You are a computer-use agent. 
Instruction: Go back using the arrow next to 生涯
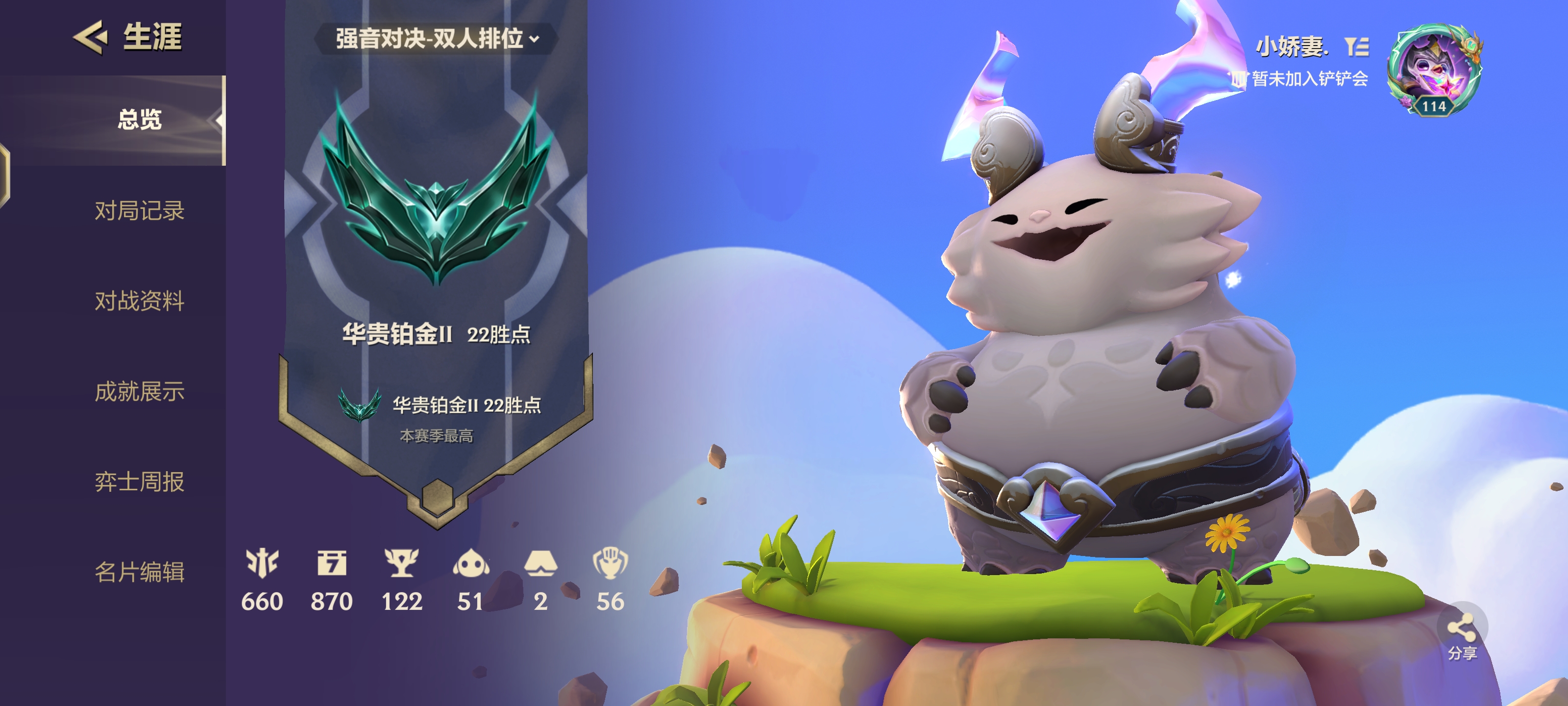[x=90, y=37]
